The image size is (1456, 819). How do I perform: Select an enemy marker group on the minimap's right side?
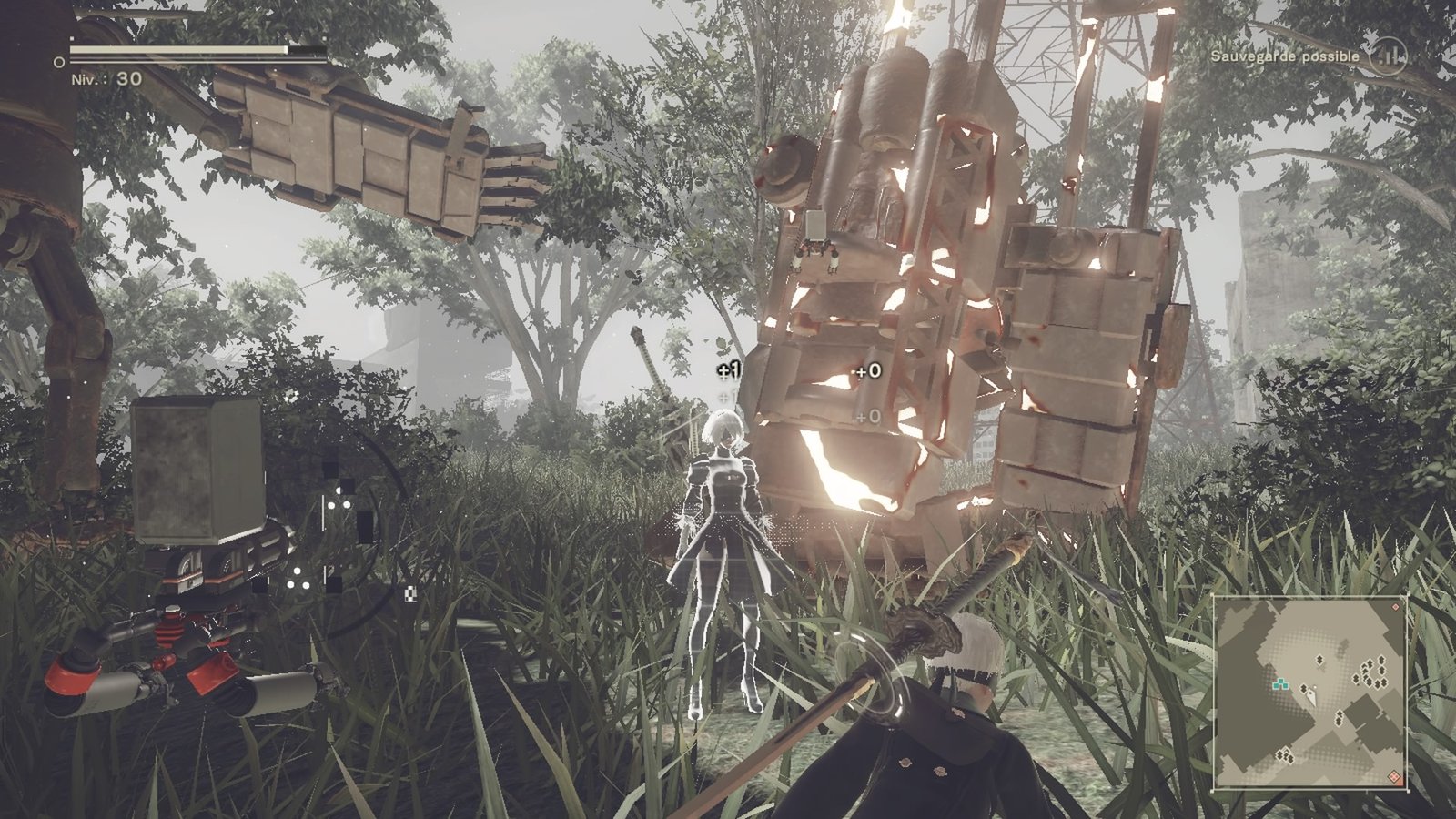(x=1373, y=672)
